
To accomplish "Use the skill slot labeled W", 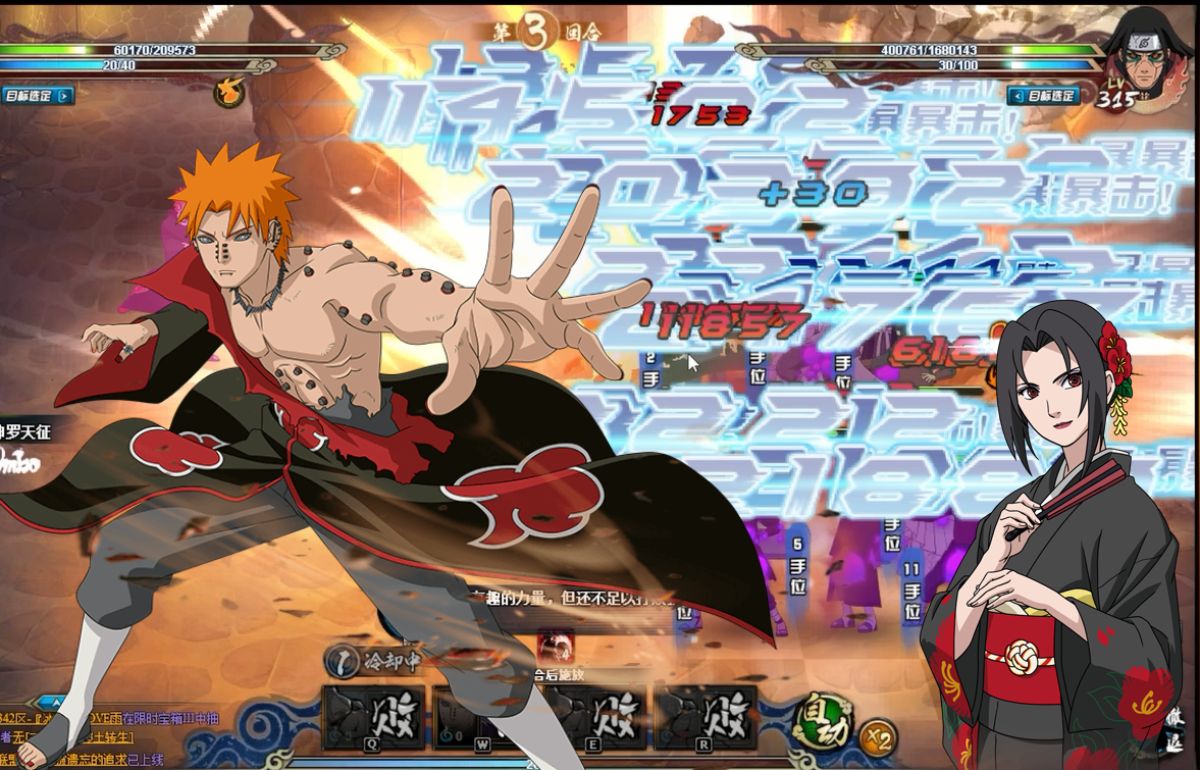I will click(x=484, y=717).
